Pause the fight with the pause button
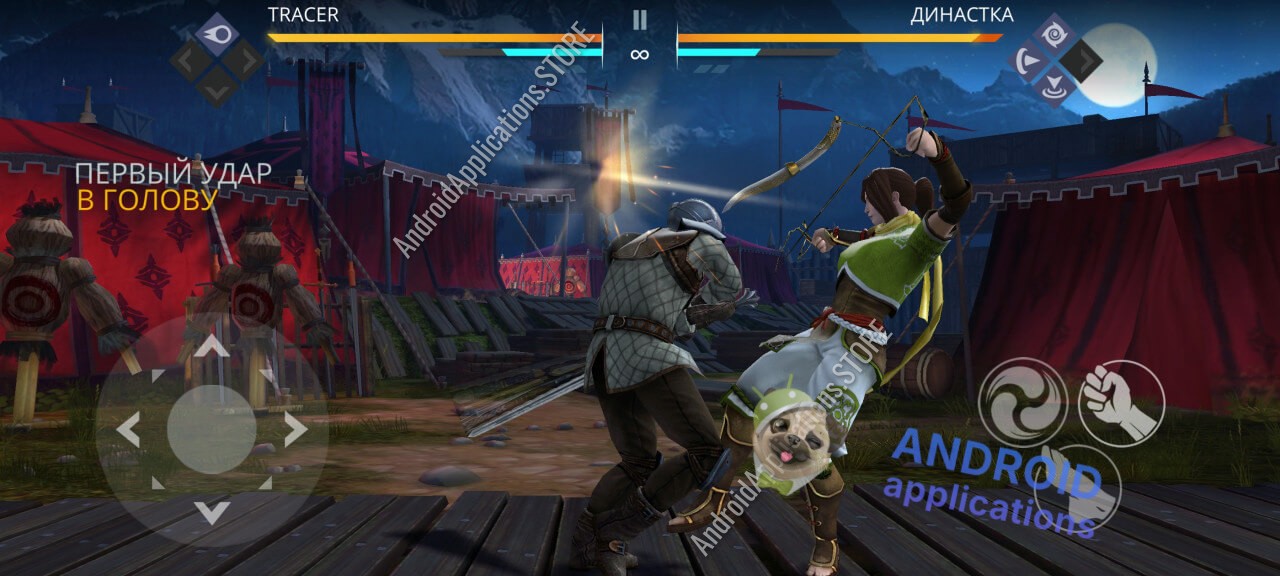 [640, 20]
